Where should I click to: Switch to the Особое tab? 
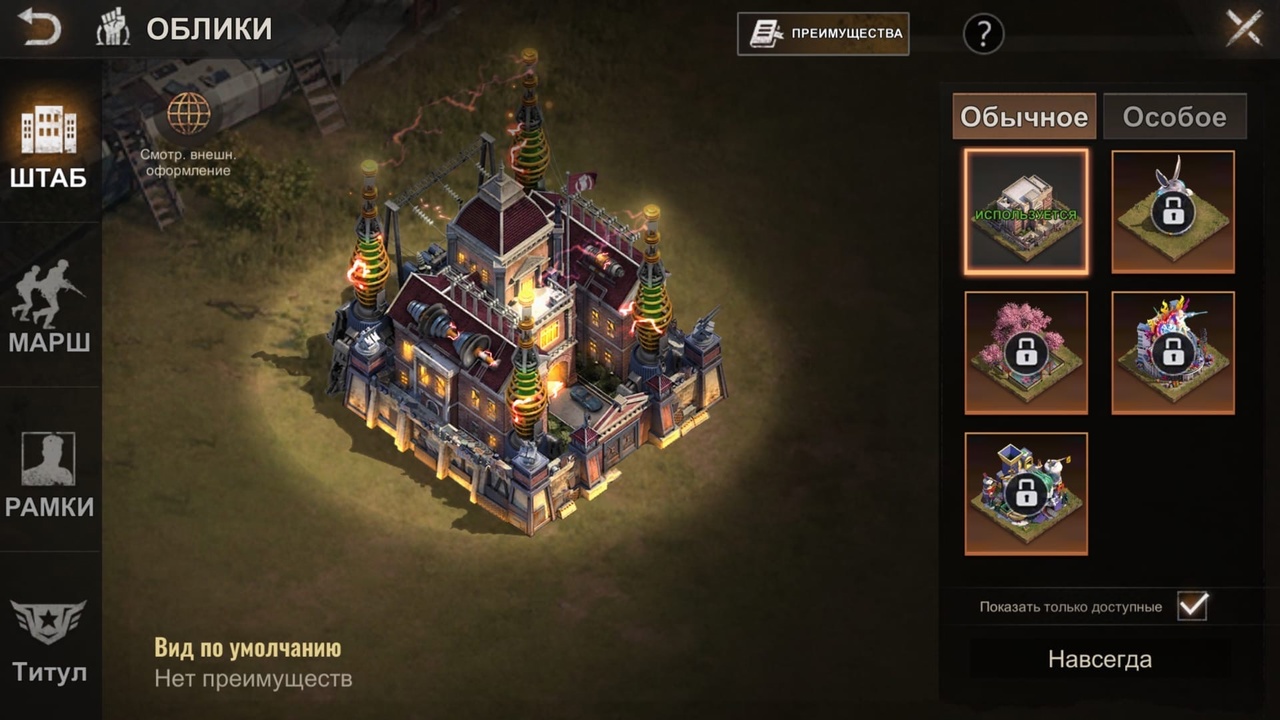click(1174, 117)
